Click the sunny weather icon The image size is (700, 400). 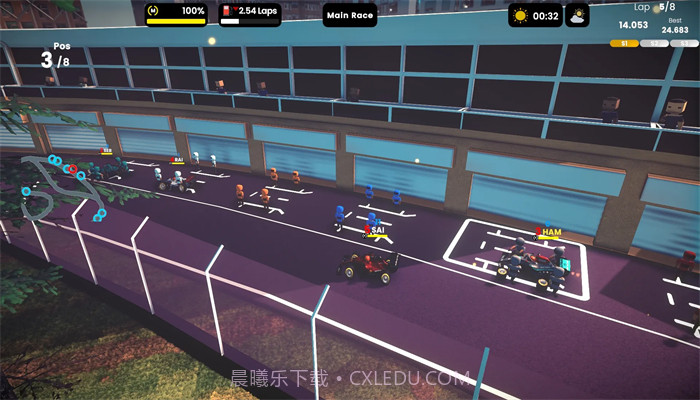pos(521,15)
